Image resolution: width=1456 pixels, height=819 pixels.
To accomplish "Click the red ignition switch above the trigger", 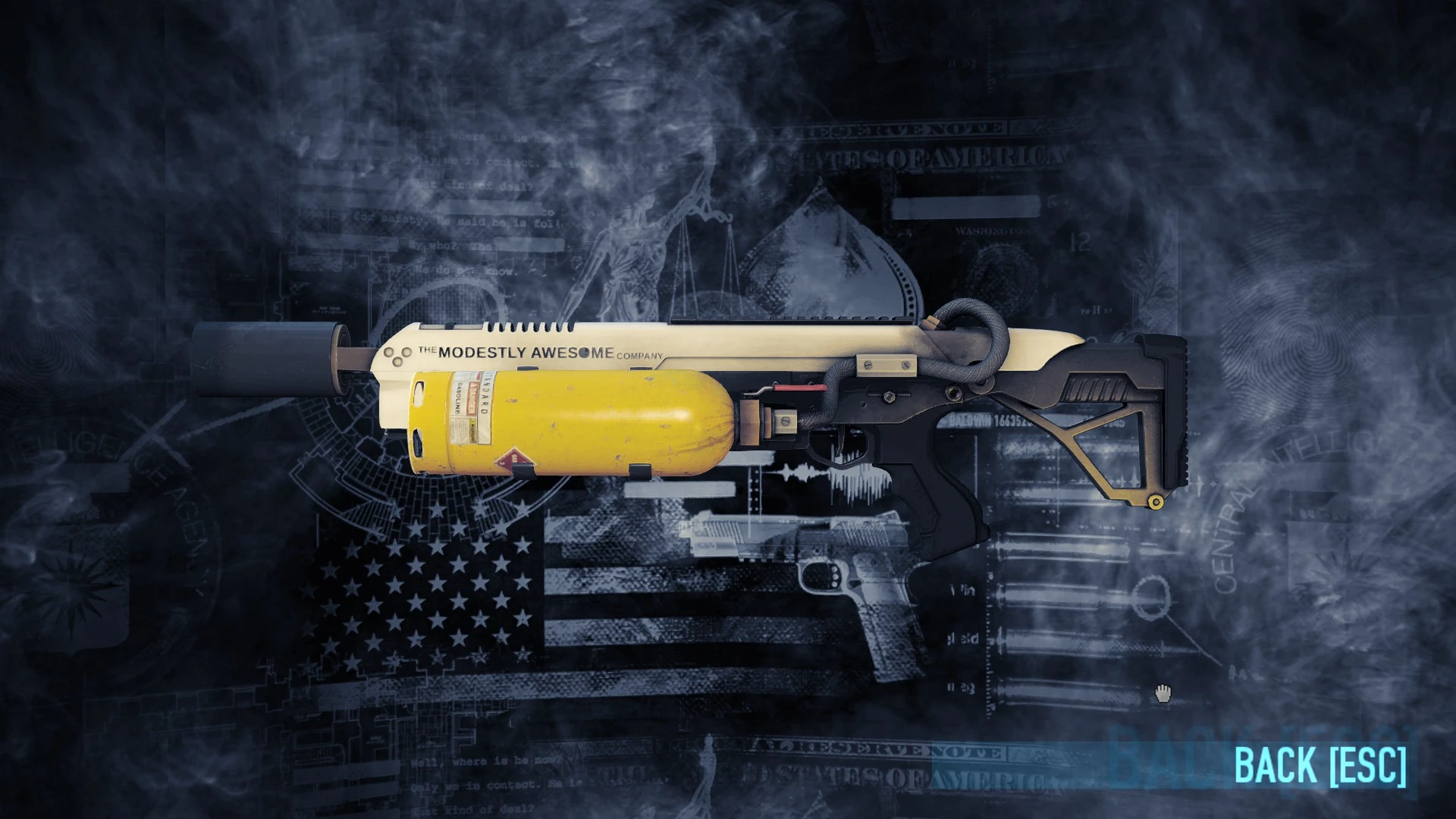I will click(x=800, y=387).
